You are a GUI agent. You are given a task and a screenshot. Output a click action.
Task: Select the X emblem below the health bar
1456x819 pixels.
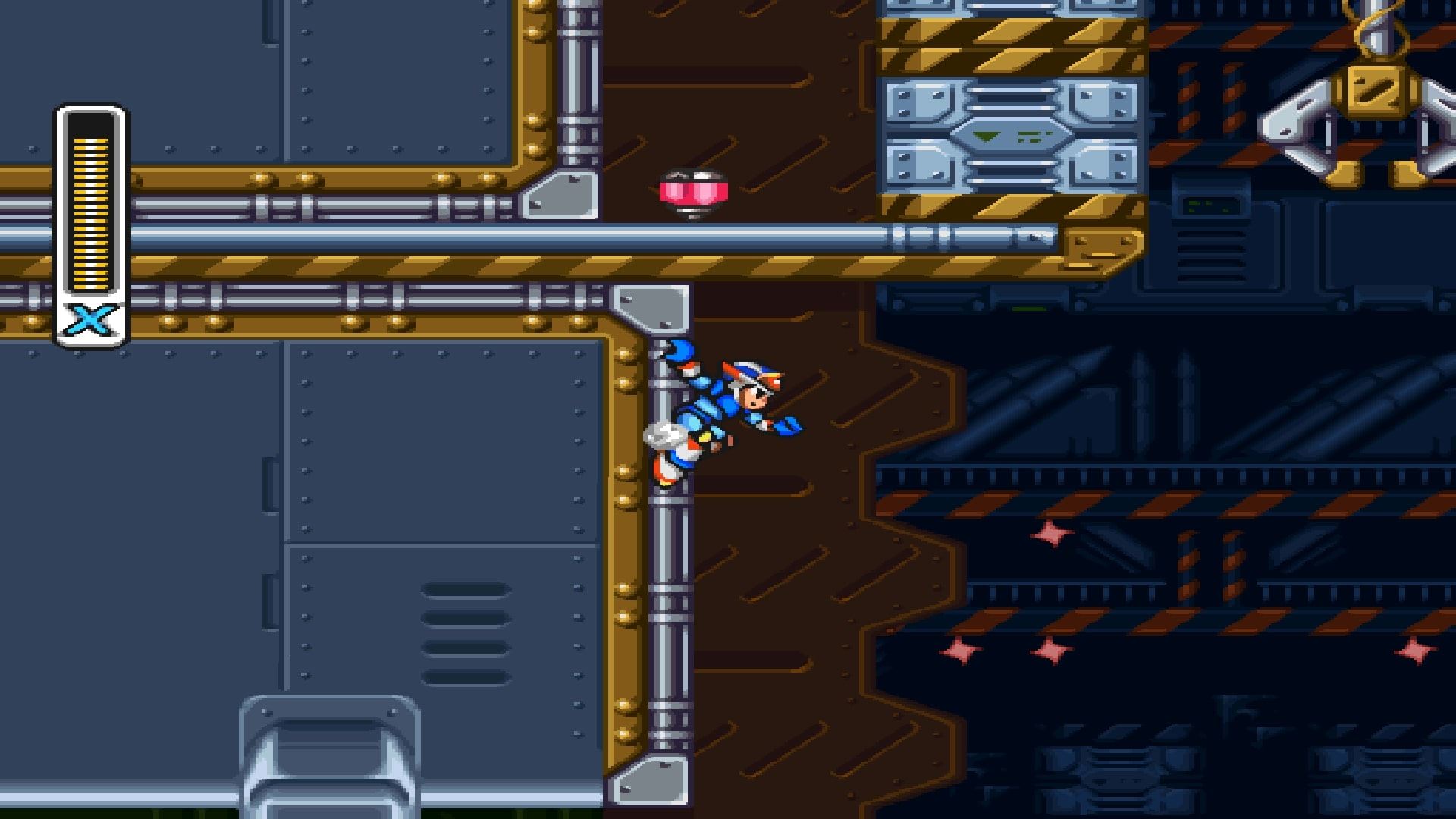[x=91, y=318]
